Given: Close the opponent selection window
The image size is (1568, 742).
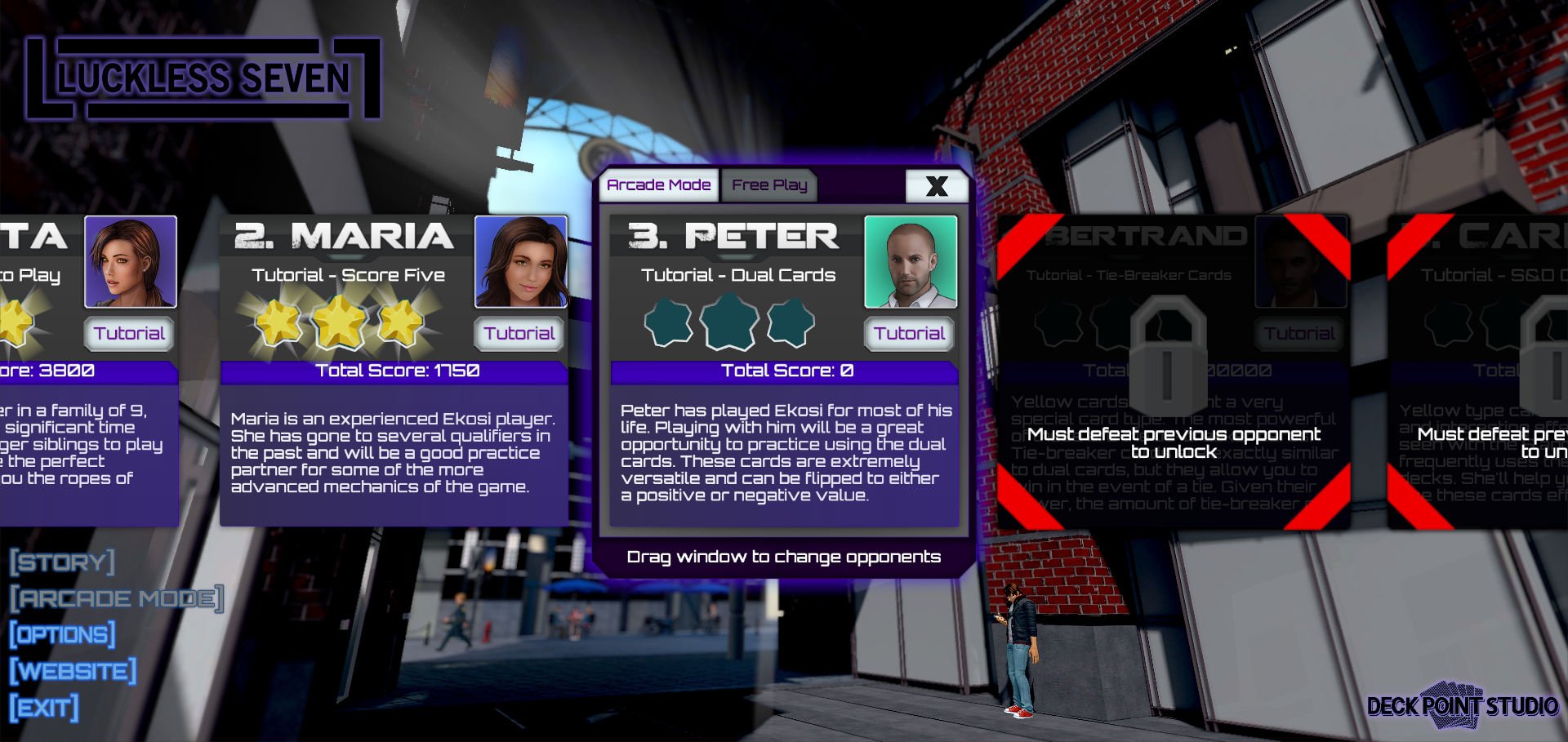Looking at the screenshot, I should [936, 186].
